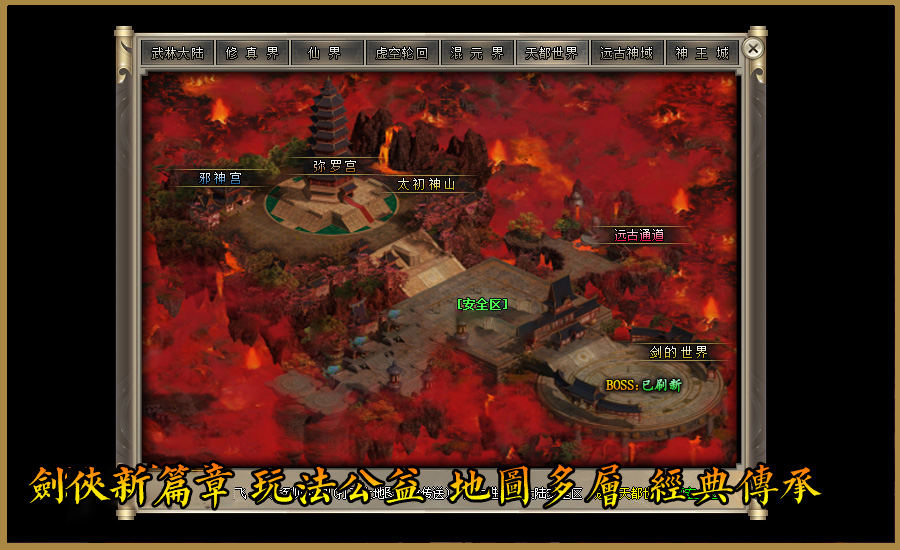Click the green 安全区 marker
Screen dimensions: 900x550
tap(482, 304)
